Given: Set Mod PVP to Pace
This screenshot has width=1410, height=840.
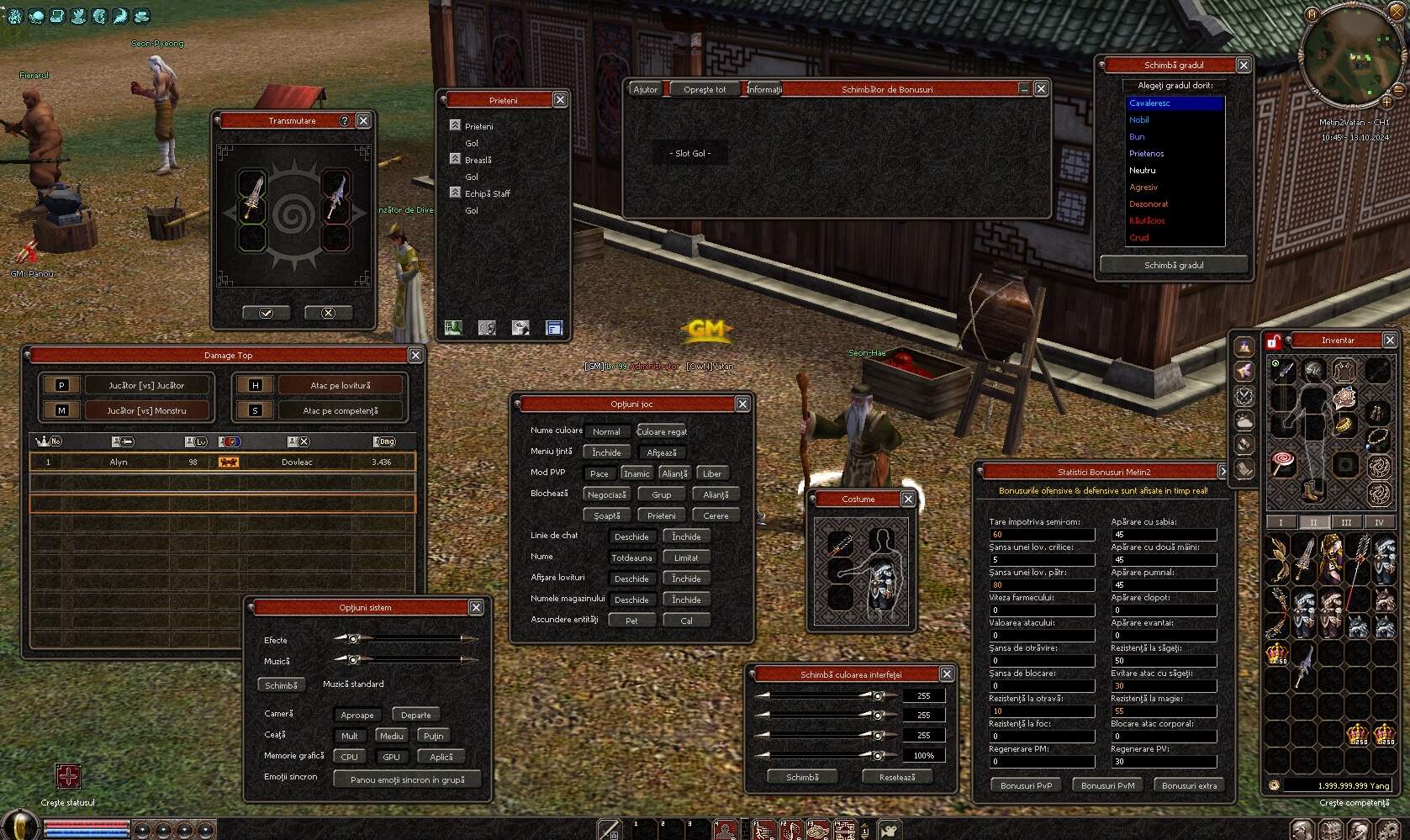Looking at the screenshot, I should [x=599, y=473].
